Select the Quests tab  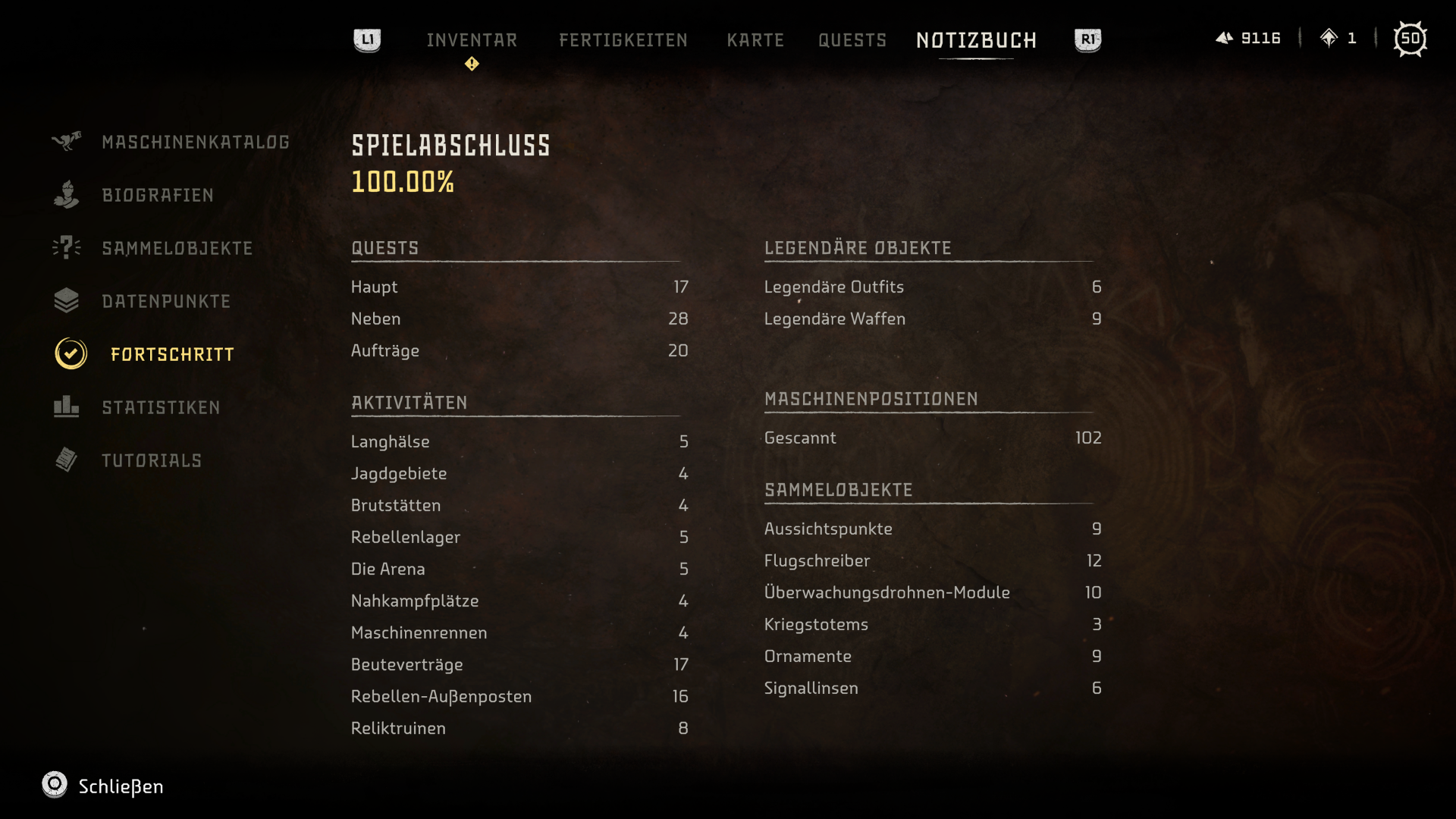[852, 40]
